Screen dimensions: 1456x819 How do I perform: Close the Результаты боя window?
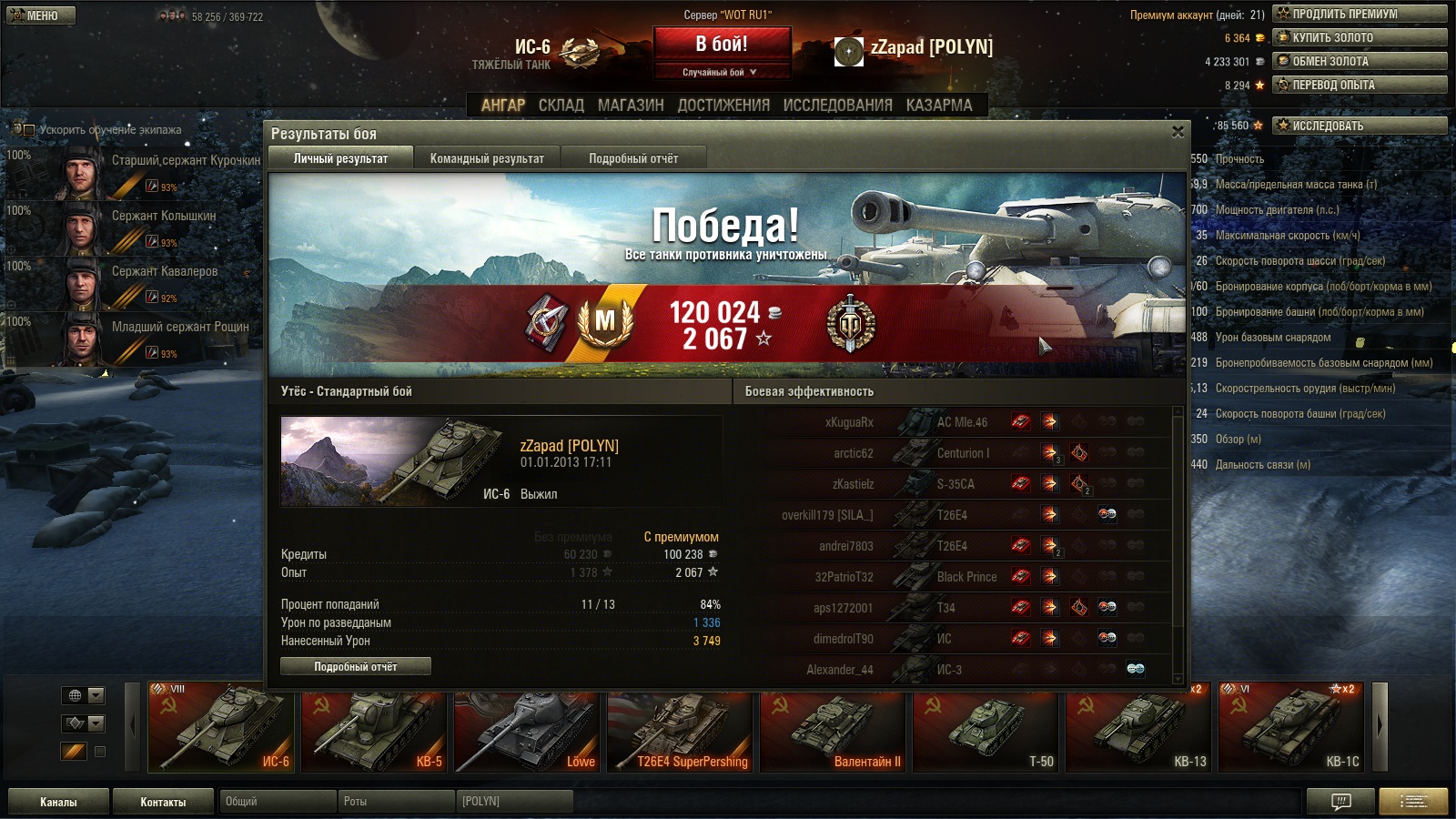click(1178, 132)
